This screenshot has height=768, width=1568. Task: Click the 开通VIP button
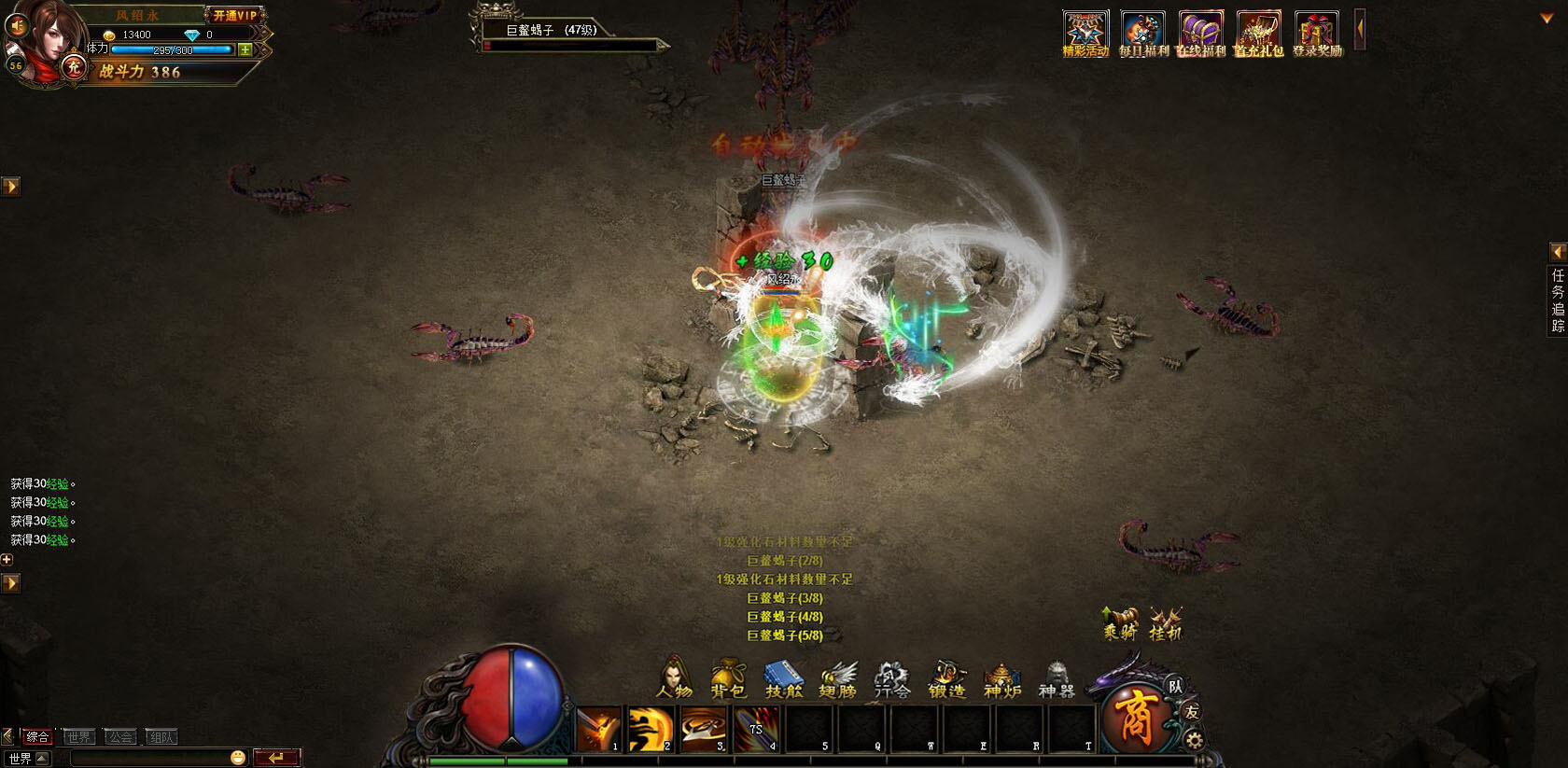point(234,15)
